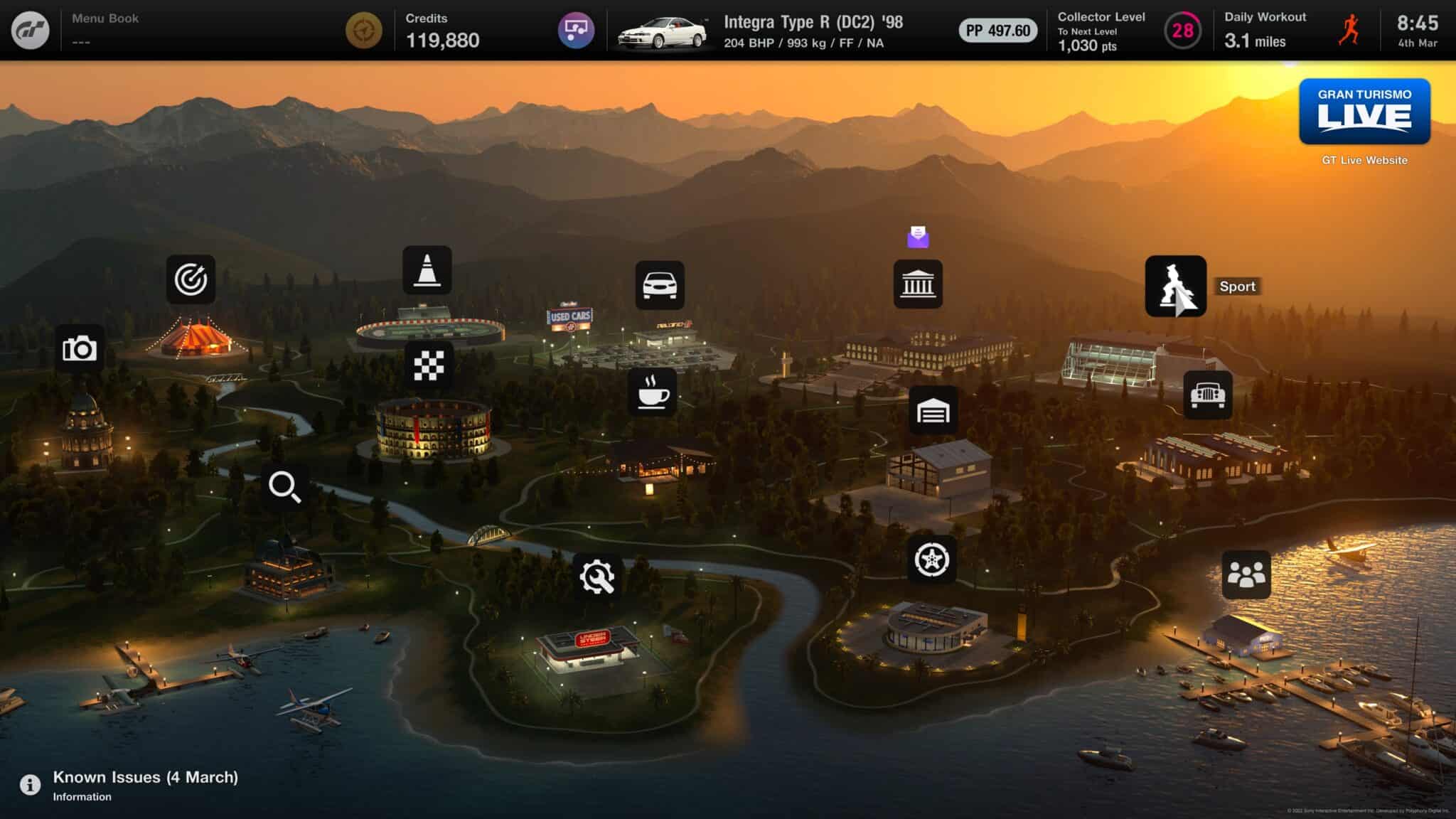Open the Café with the coffee cup icon
Image resolution: width=1456 pixels, height=819 pixels.
point(653,396)
